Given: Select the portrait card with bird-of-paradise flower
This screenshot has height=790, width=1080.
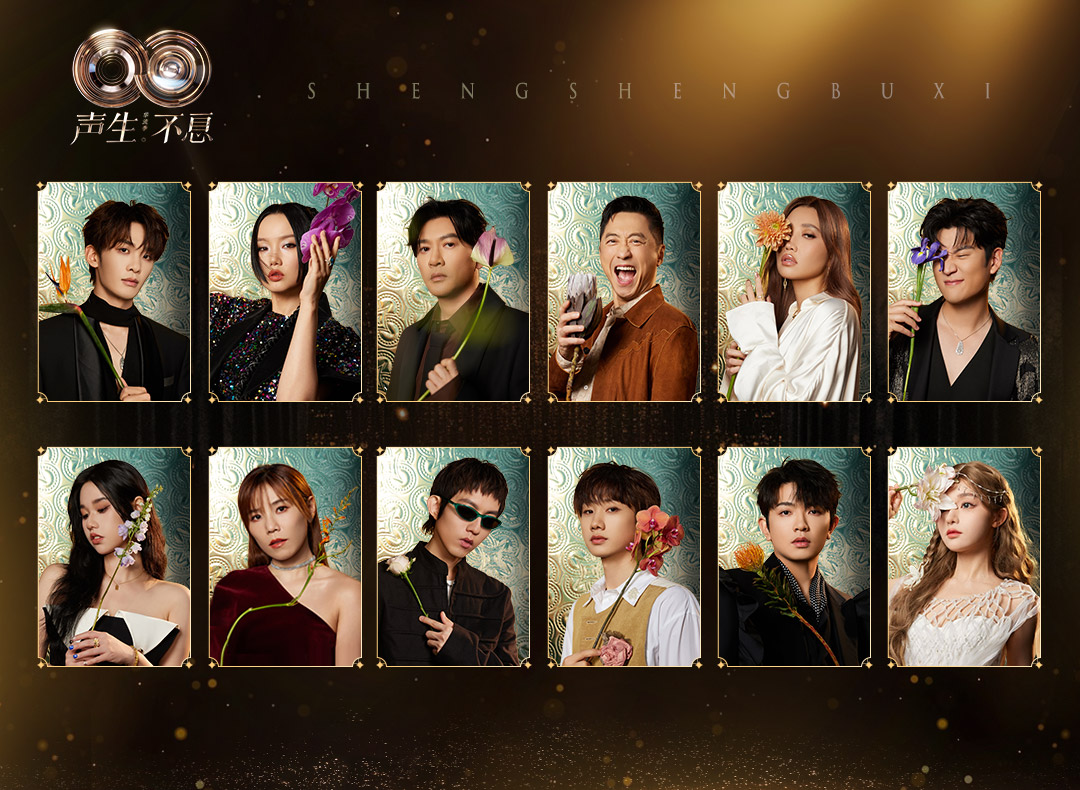Looking at the screenshot, I should coord(114,292).
